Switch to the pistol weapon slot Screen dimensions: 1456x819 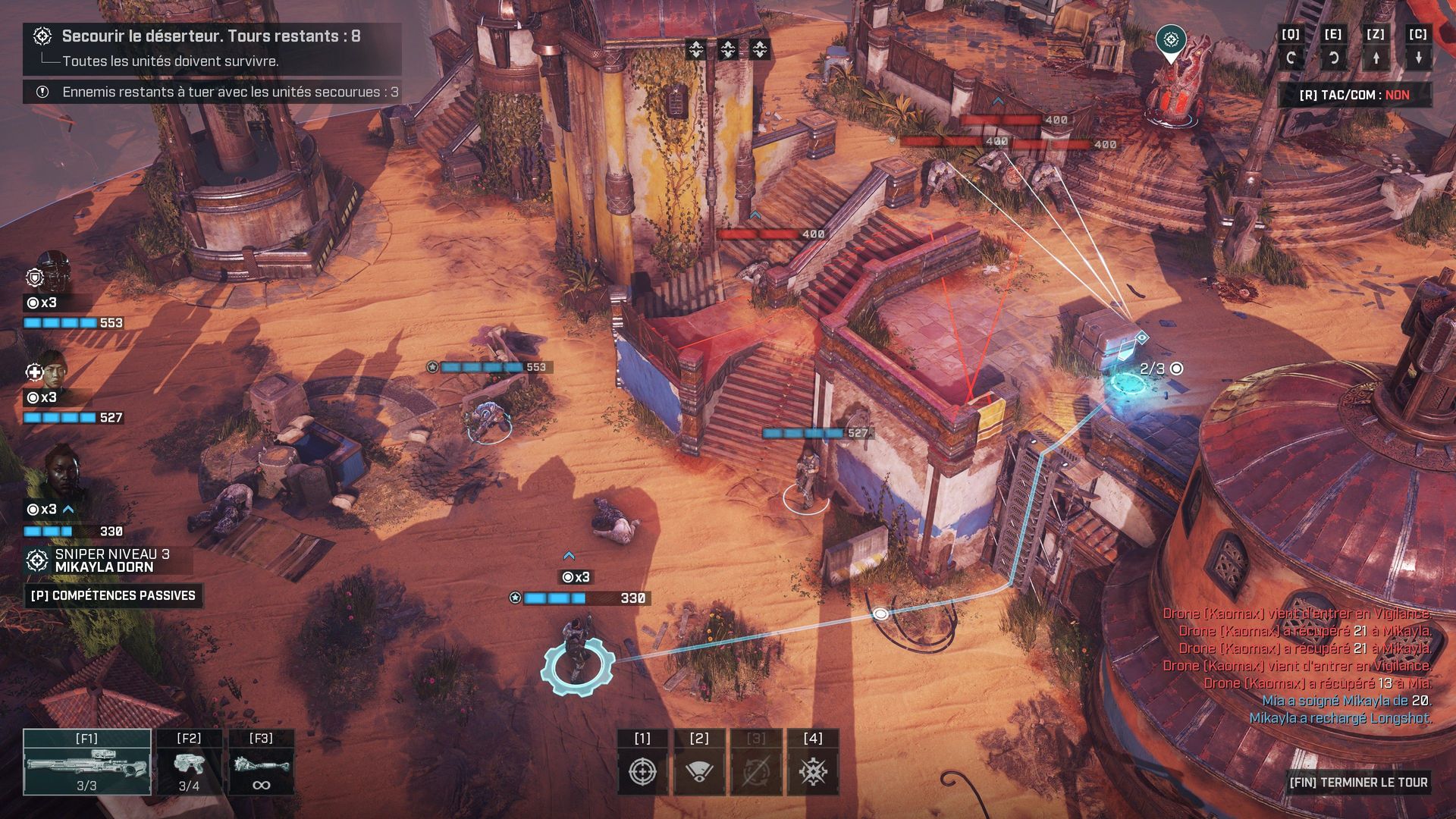coord(189,762)
